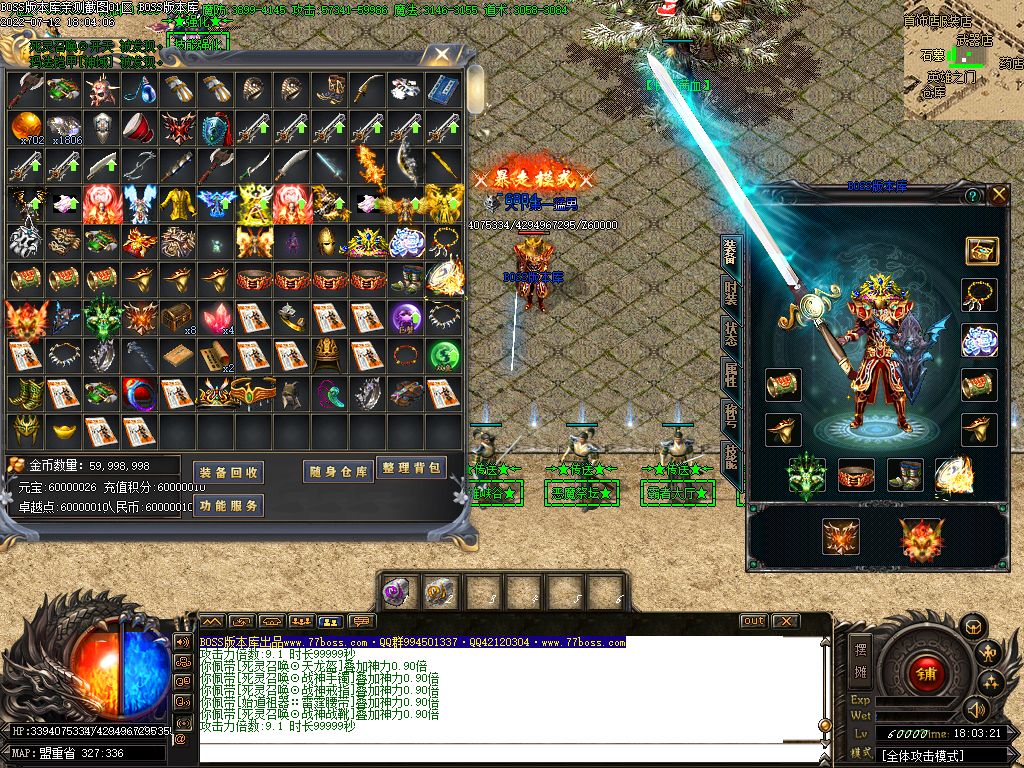The width and height of the screenshot is (1024, 768).
Task: Click the red 铺 shop button
Action: pyautogui.click(x=926, y=674)
